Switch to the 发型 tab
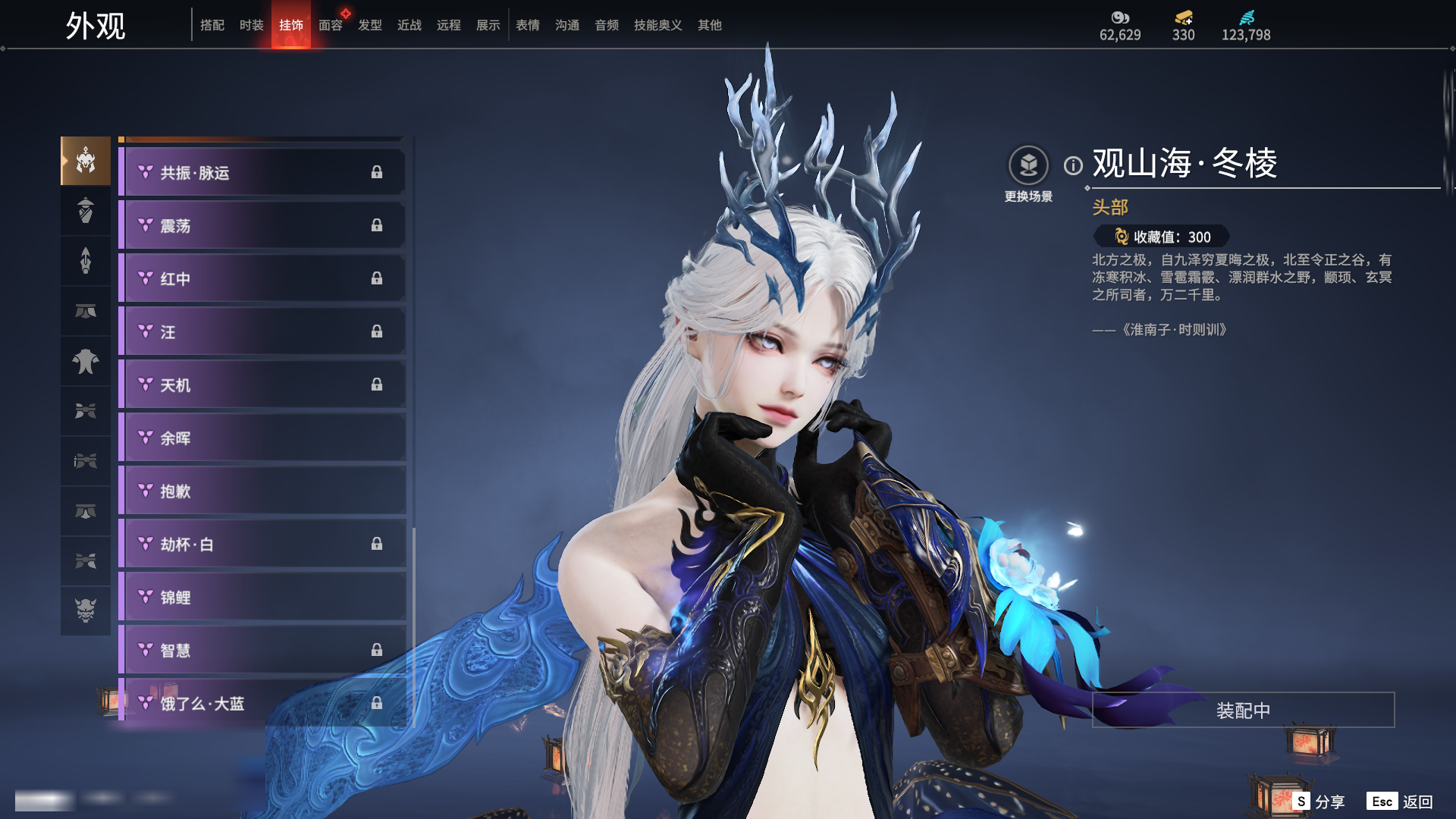The height and width of the screenshot is (819, 1456). [370, 25]
